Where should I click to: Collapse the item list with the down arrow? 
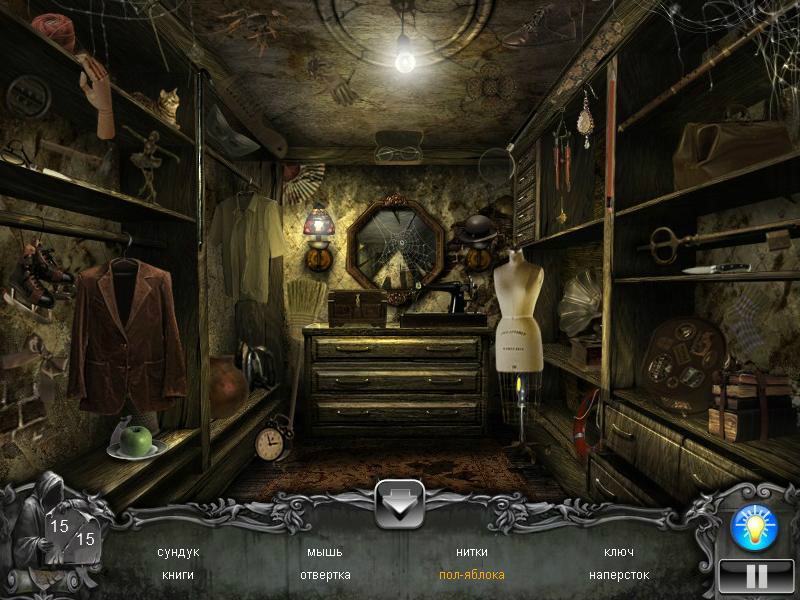400,504
